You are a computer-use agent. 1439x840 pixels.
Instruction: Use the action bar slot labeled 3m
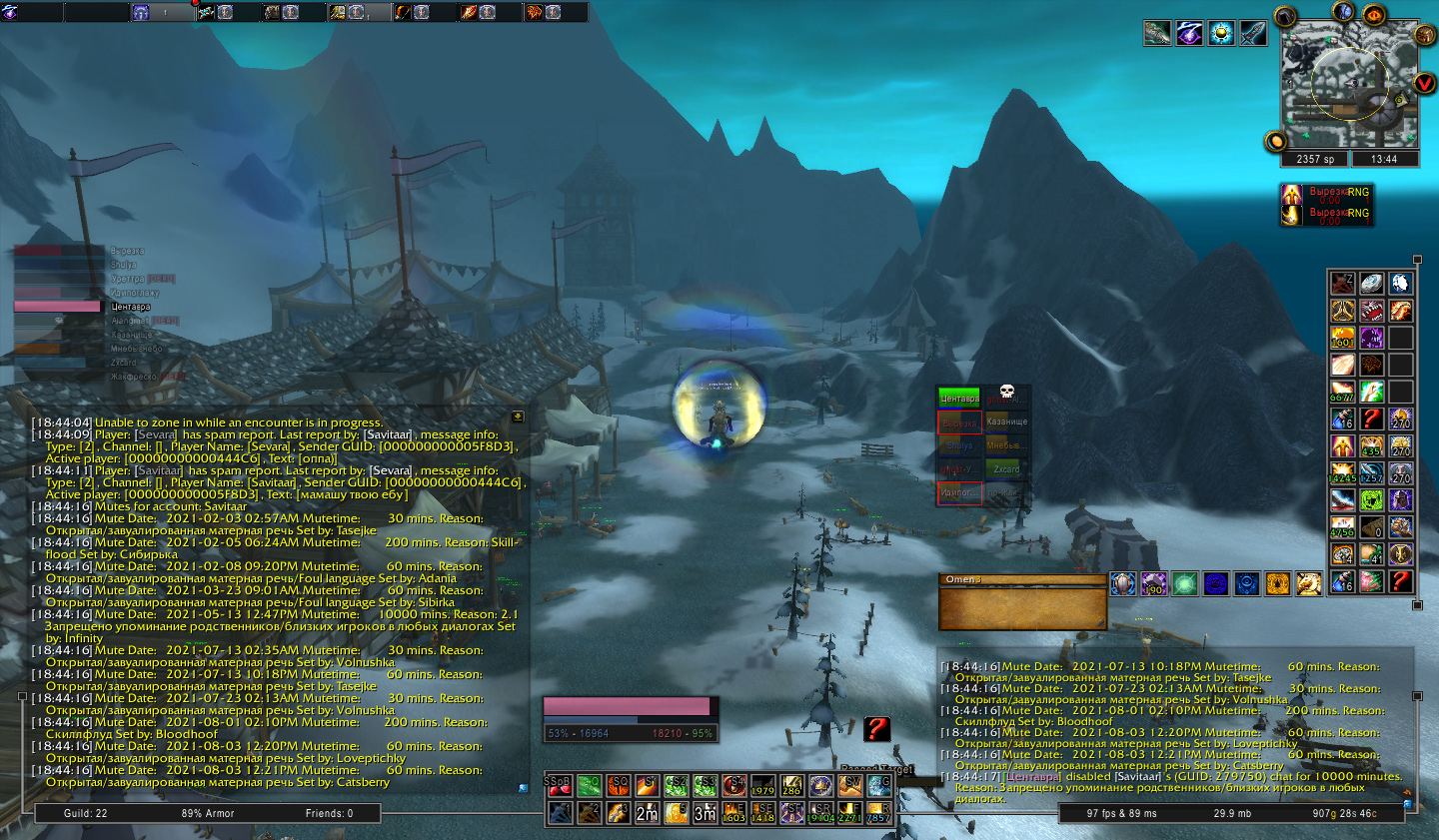click(706, 813)
